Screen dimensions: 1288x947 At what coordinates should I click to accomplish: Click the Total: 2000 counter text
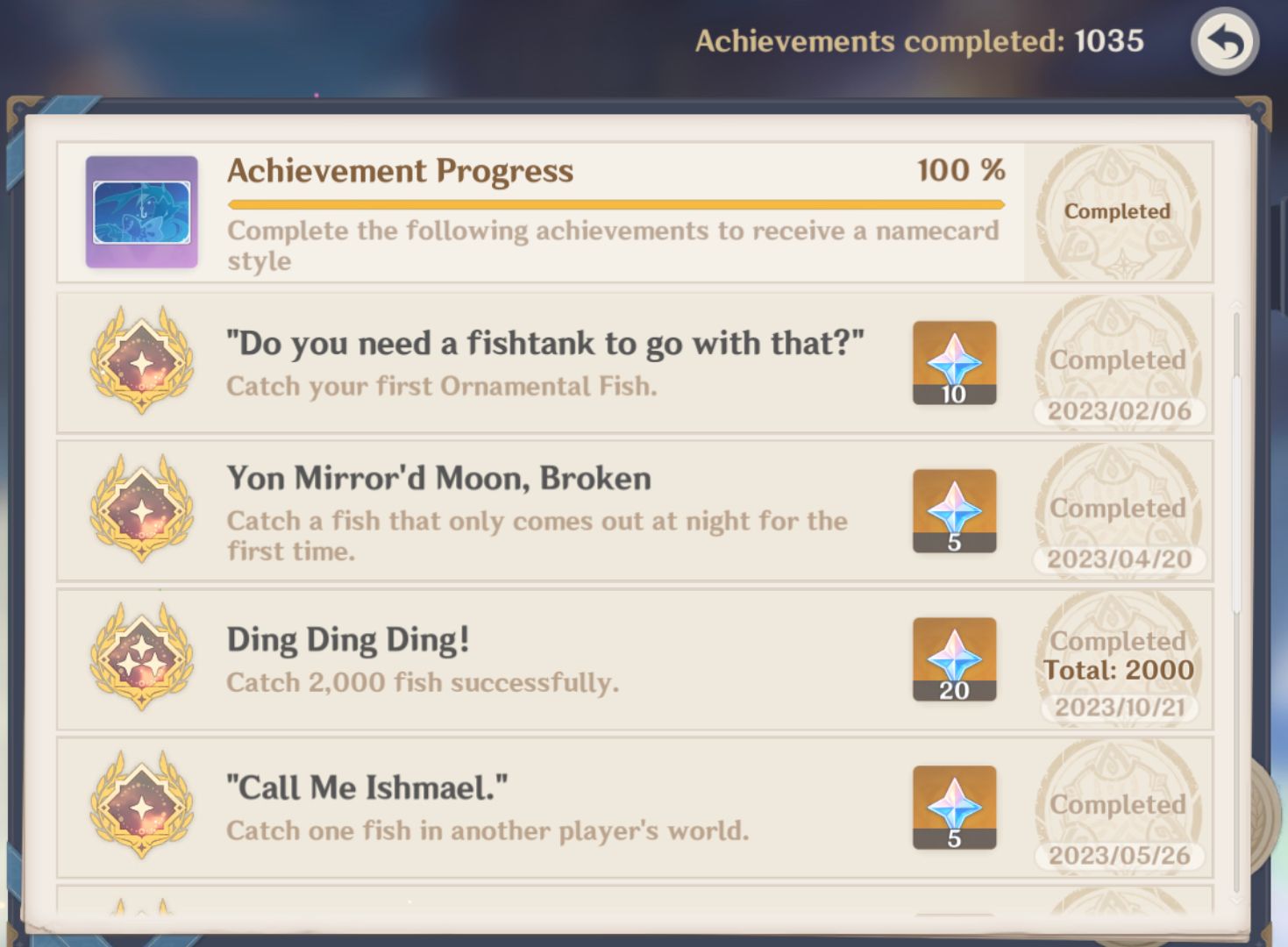(1119, 669)
